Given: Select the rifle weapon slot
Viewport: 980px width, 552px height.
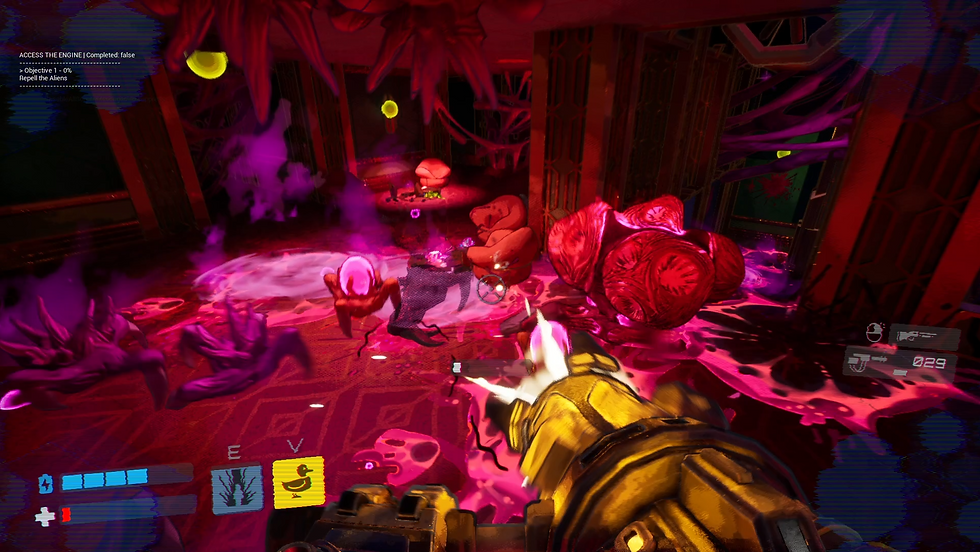Looking at the screenshot, I should (x=924, y=336).
